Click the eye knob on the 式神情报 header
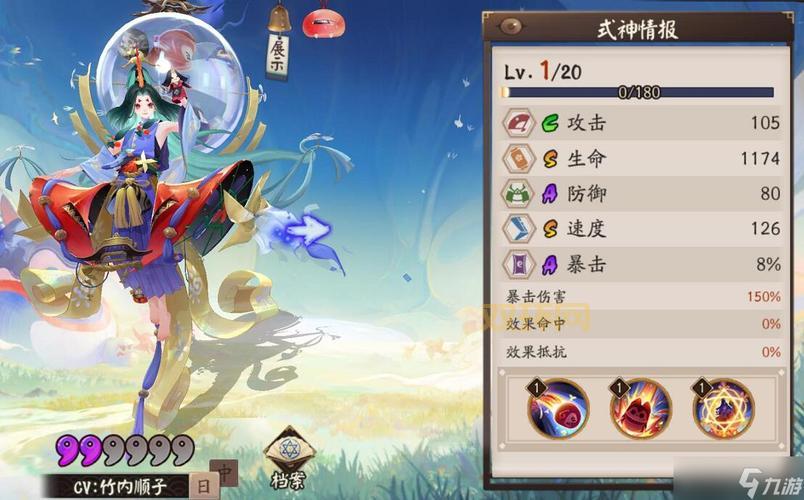Image resolution: width=804 pixels, height=500 pixels. click(512, 27)
